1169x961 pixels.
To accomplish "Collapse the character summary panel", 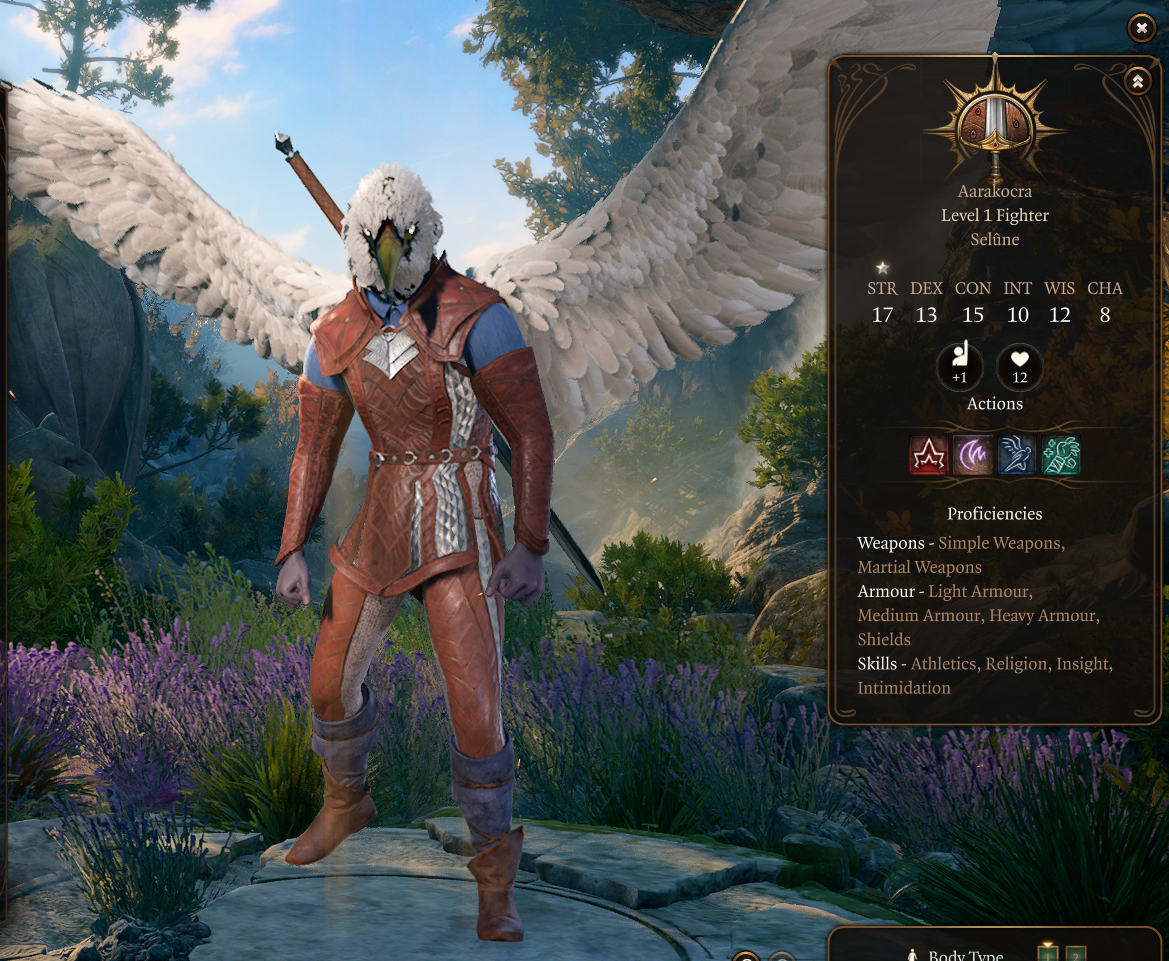I will (1137, 82).
